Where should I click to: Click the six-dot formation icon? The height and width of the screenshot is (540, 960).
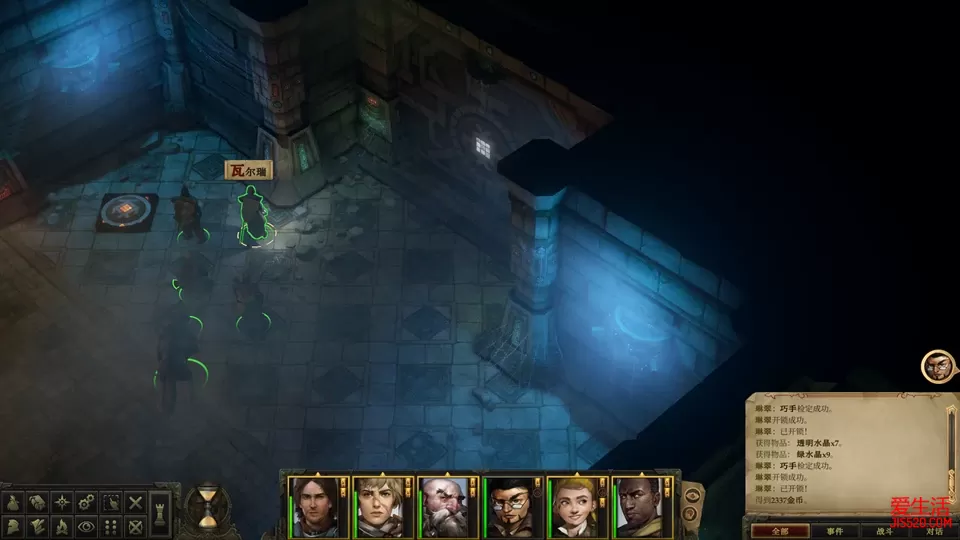(111, 526)
